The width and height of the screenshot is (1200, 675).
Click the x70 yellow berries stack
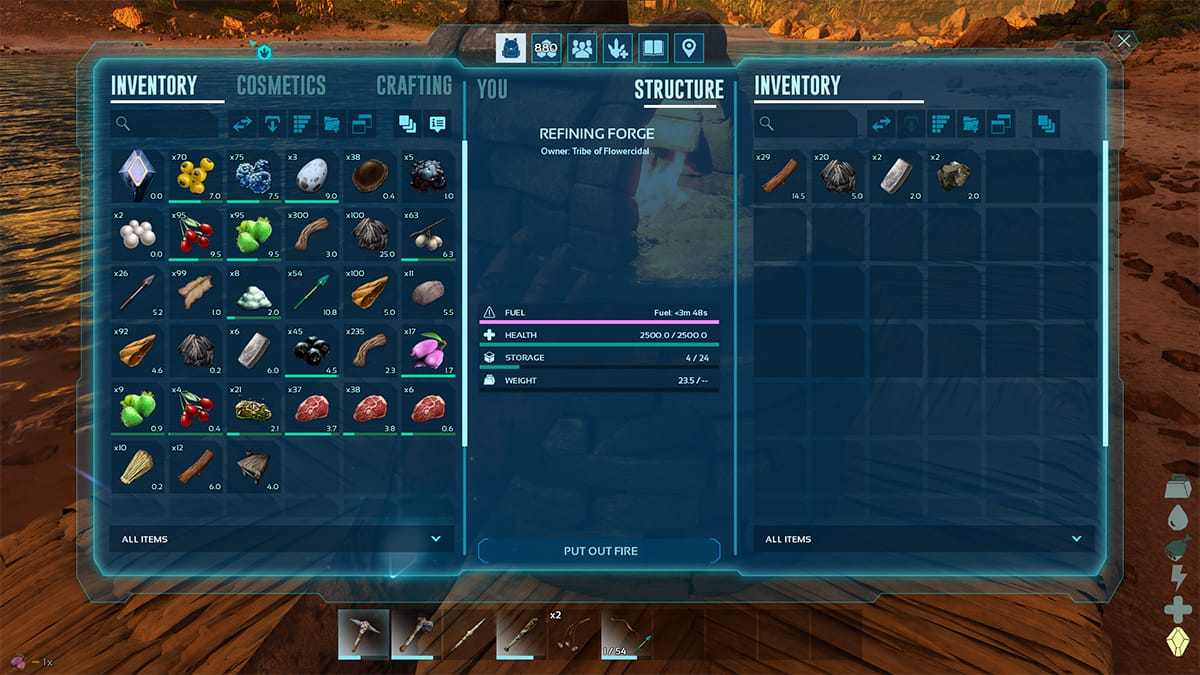click(196, 176)
